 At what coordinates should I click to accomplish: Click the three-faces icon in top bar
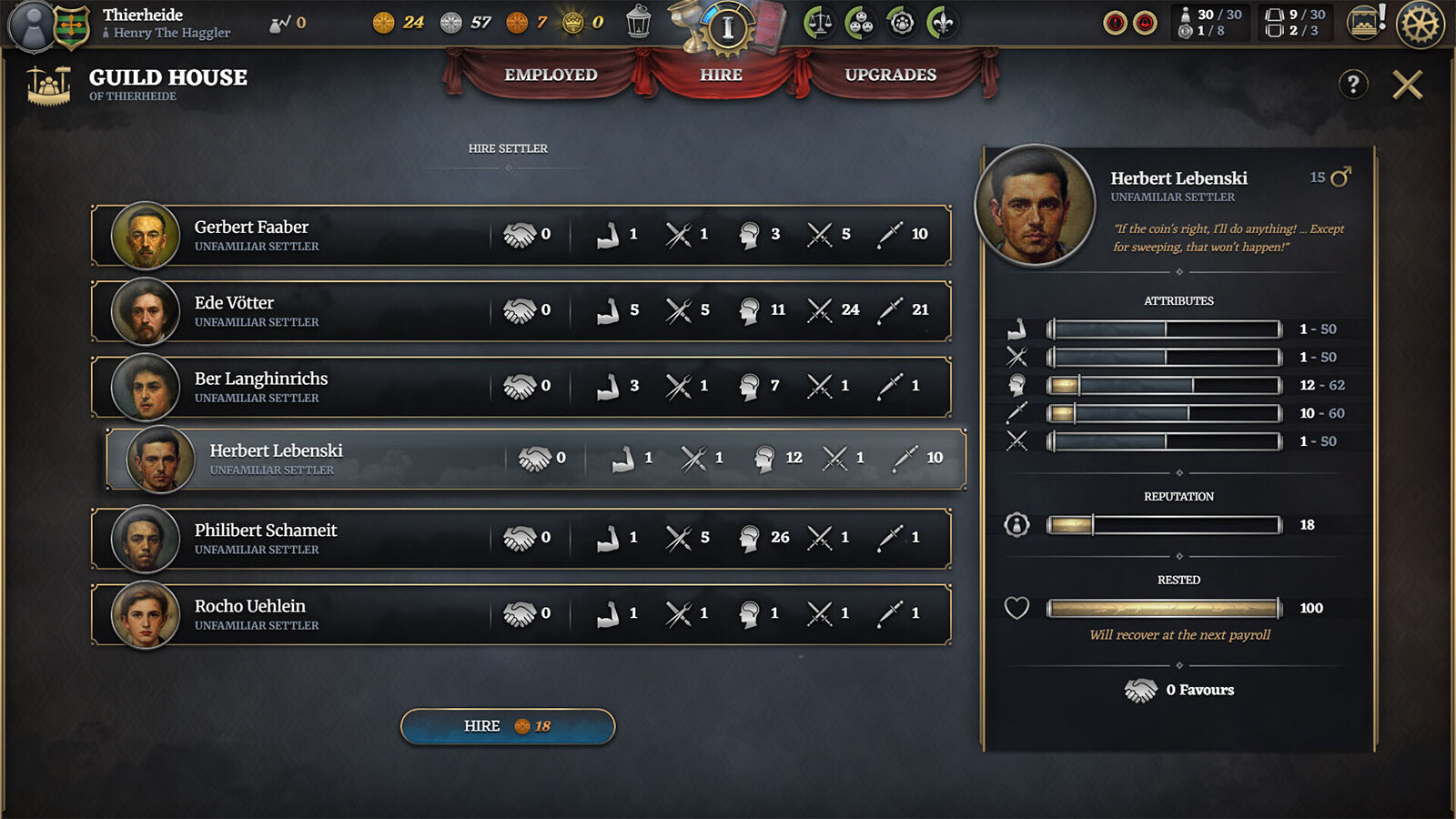click(x=860, y=23)
